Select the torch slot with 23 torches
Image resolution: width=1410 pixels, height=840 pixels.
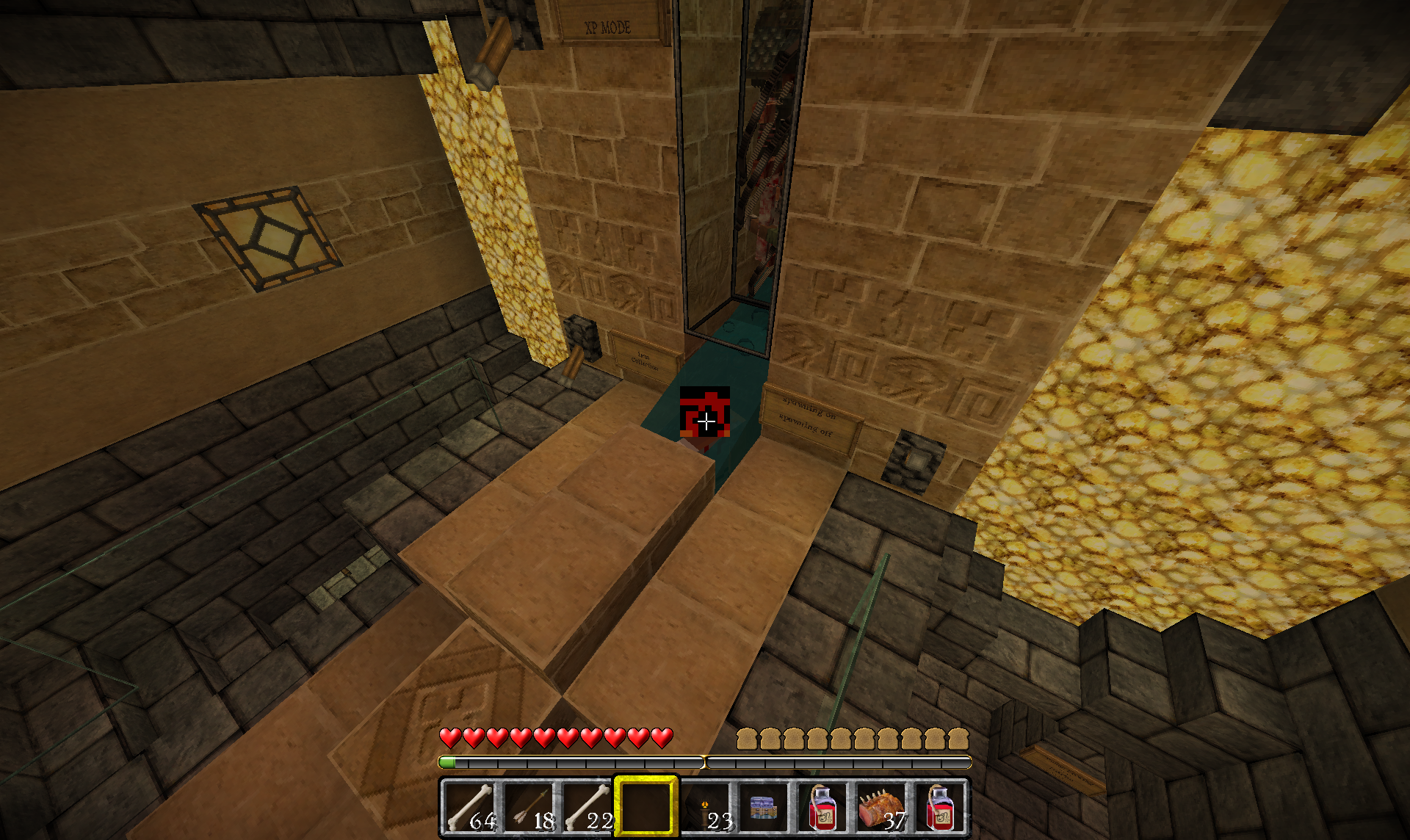point(706,807)
